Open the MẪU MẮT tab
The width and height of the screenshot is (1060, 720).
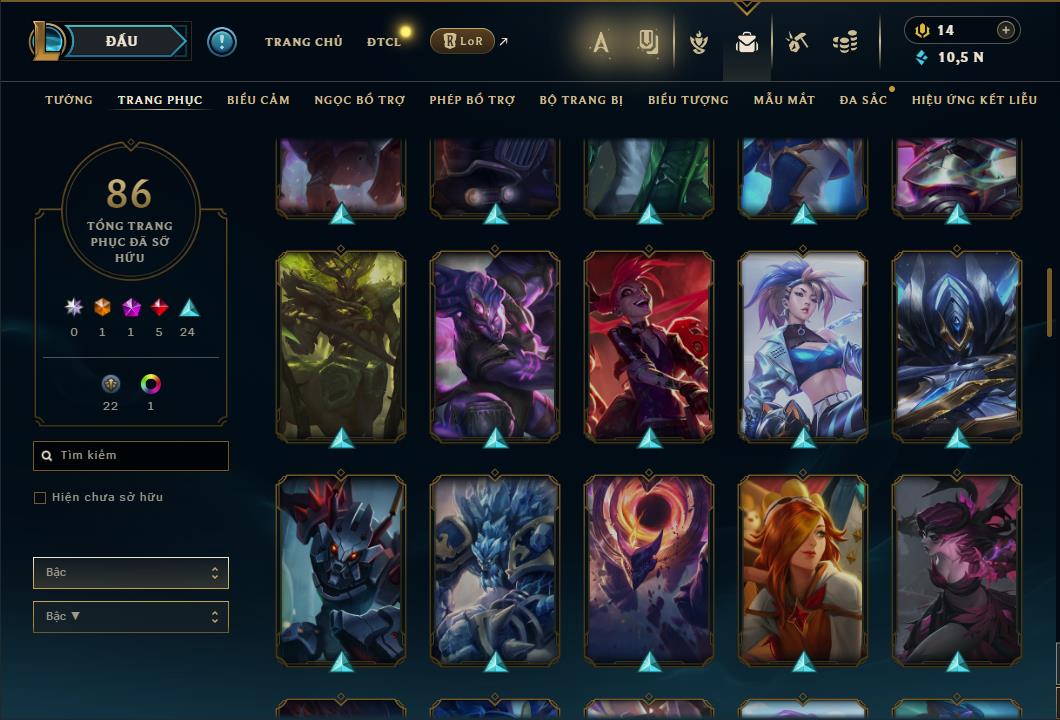point(784,100)
